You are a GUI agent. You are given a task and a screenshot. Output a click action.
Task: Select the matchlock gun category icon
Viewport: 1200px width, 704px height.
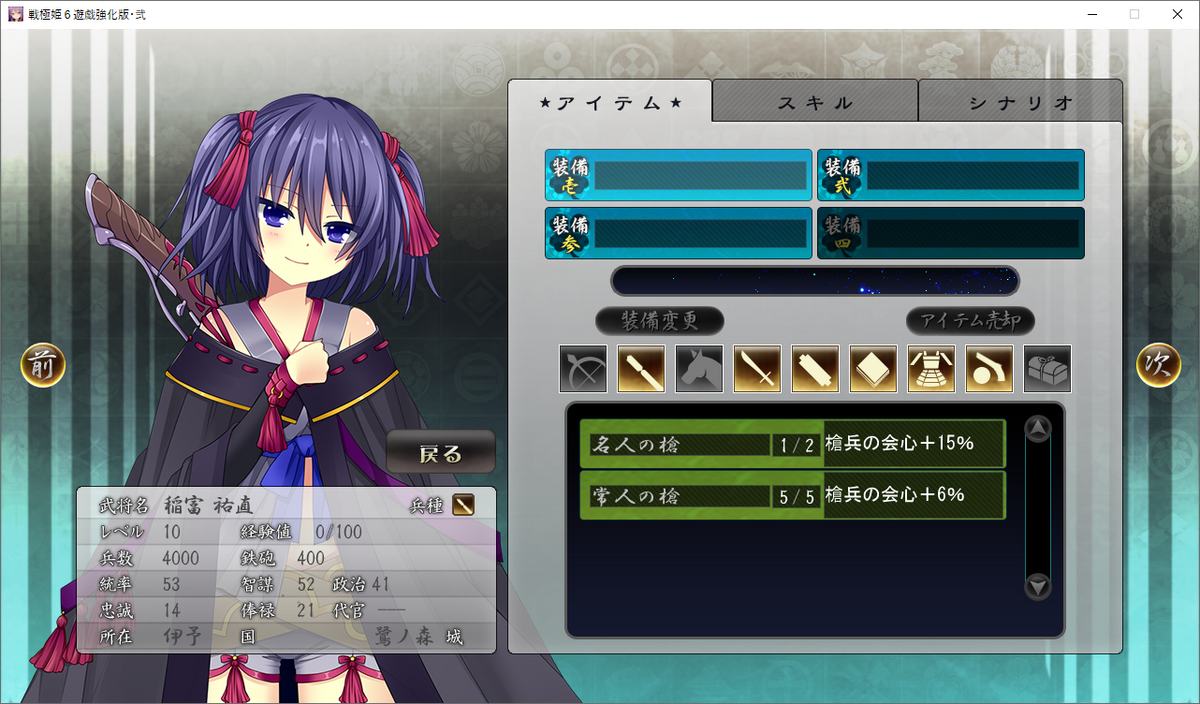tap(989, 369)
